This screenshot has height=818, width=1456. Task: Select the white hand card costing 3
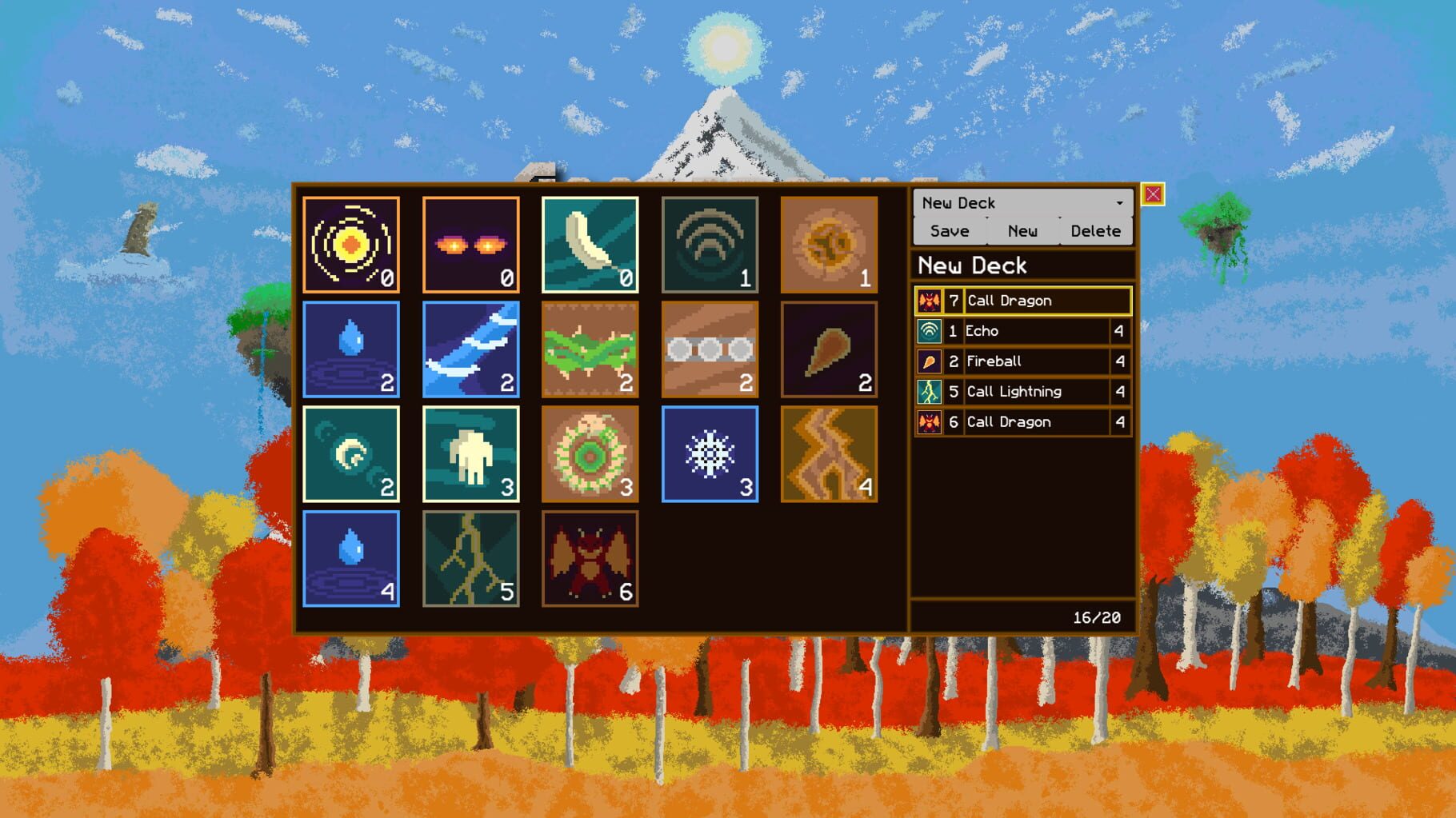pyautogui.click(x=470, y=453)
